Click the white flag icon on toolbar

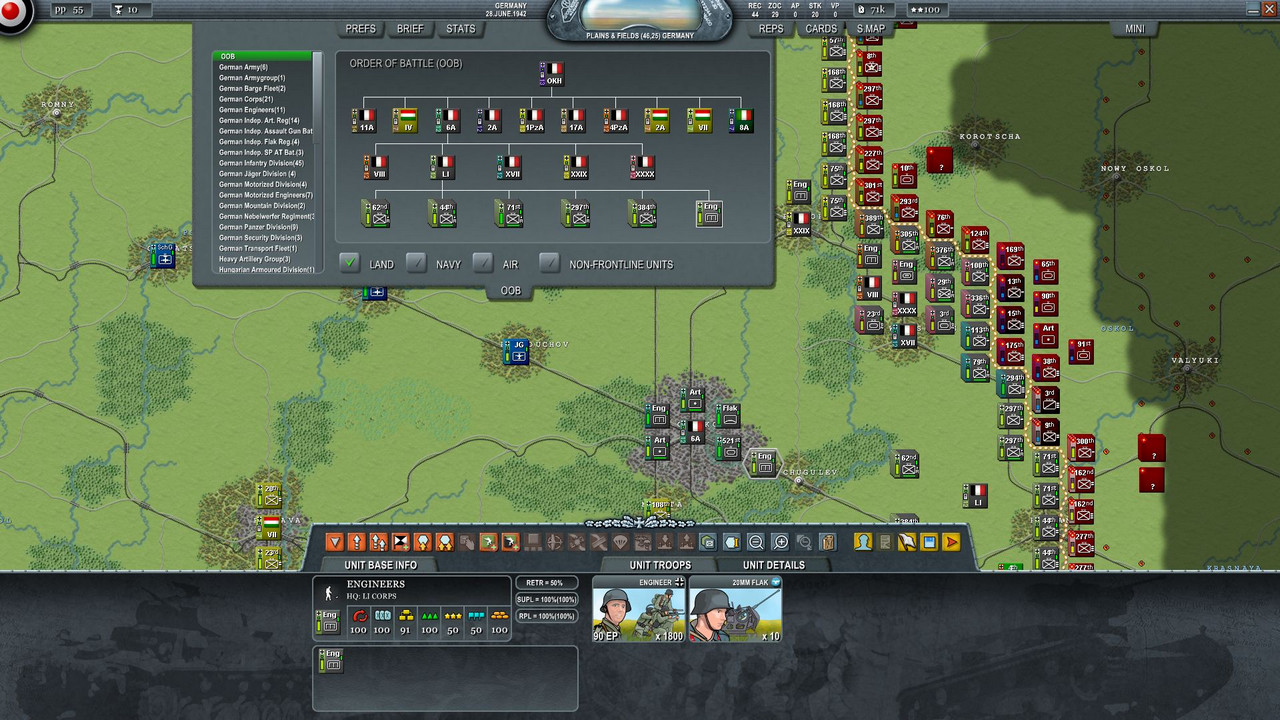pos(907,541)
